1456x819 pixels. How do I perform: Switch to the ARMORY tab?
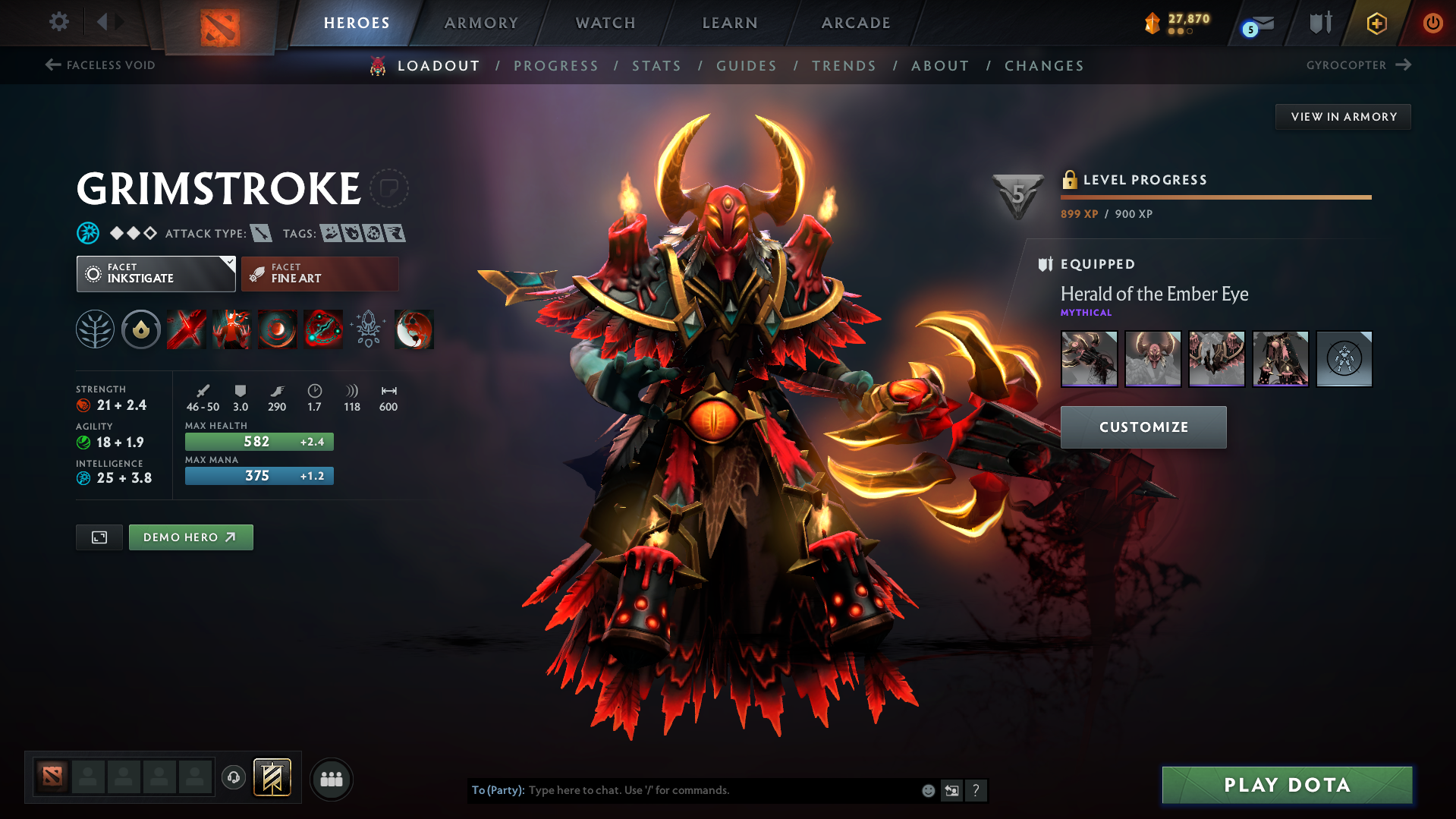pos(481,23)
